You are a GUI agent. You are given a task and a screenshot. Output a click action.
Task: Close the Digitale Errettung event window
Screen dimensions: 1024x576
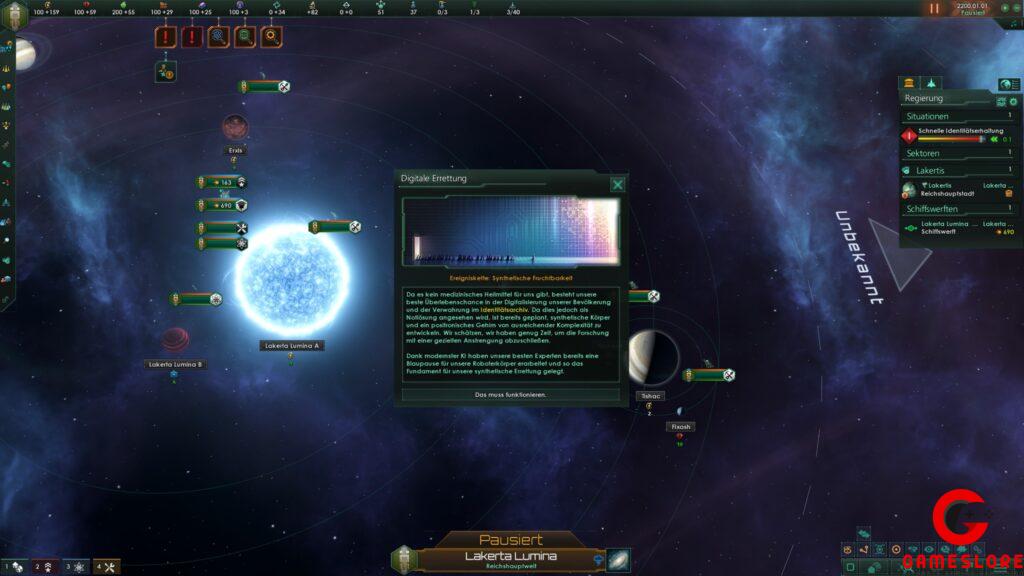click(618, 184)
